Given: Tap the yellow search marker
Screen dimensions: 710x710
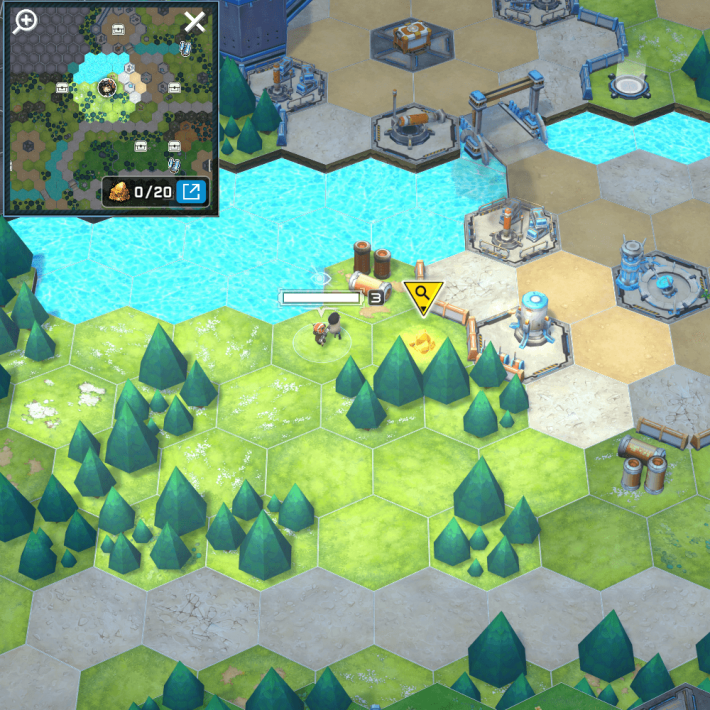Looking at the screenshot, I should 422,294.
